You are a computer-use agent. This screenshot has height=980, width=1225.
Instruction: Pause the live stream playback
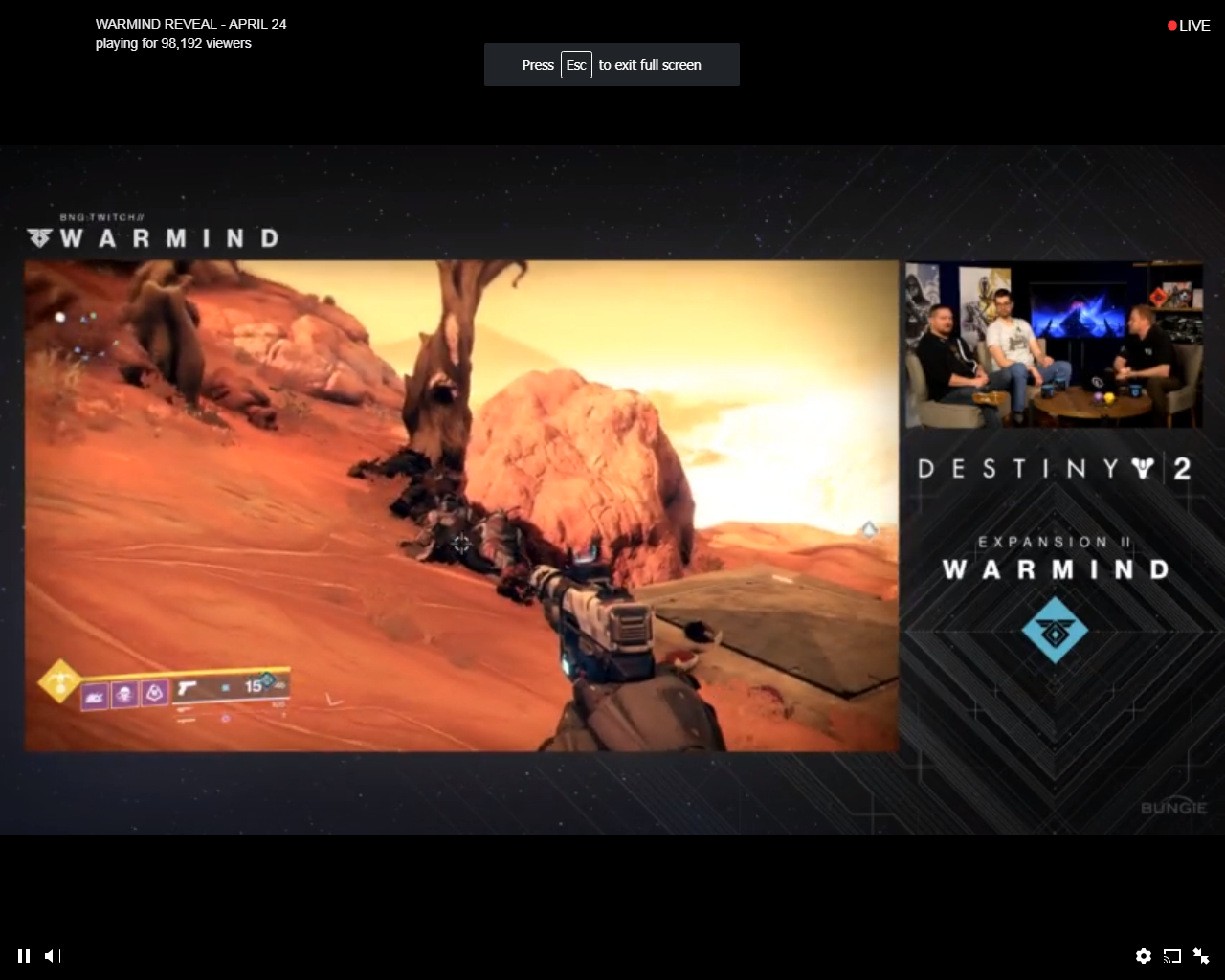[x=23, y=955]
